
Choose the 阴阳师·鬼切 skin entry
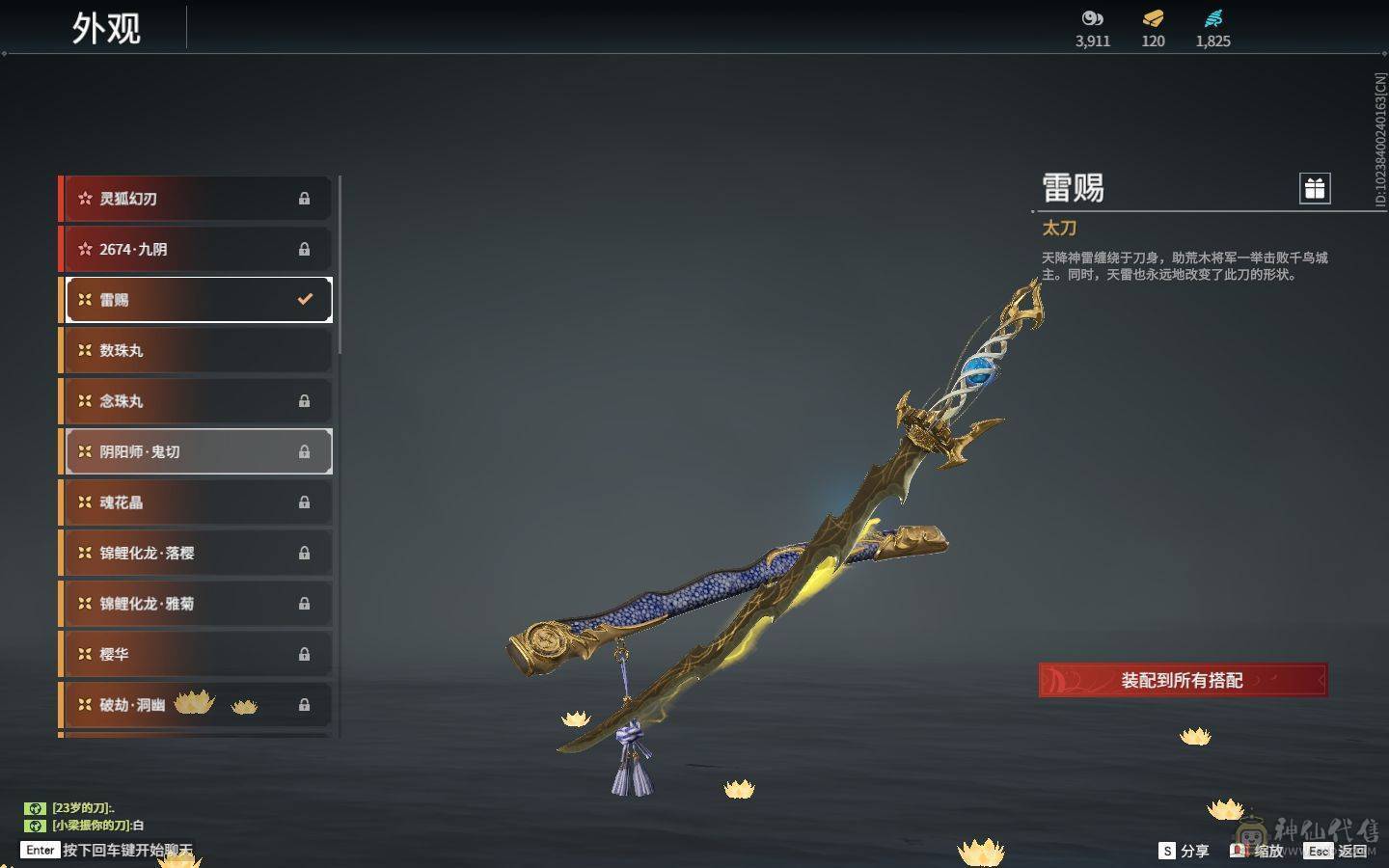[197, 451]
